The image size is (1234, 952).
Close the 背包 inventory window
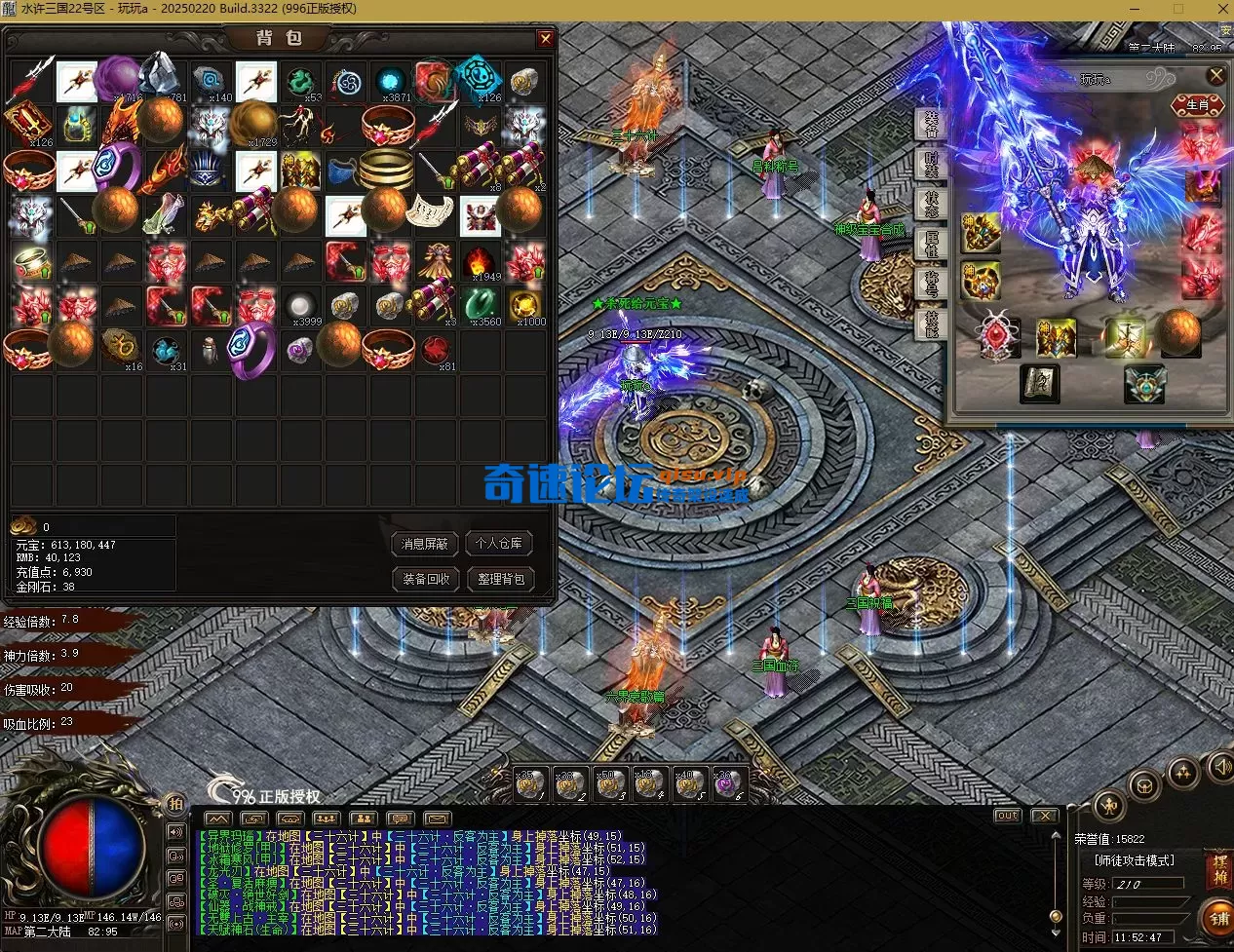[x=546, y=39]
